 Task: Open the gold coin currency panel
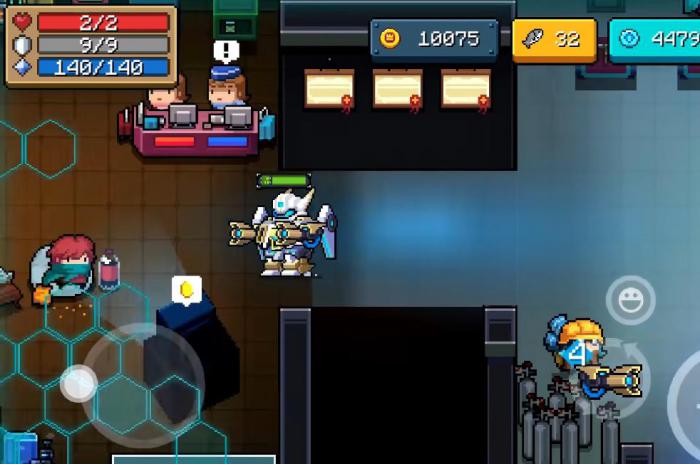434,39
